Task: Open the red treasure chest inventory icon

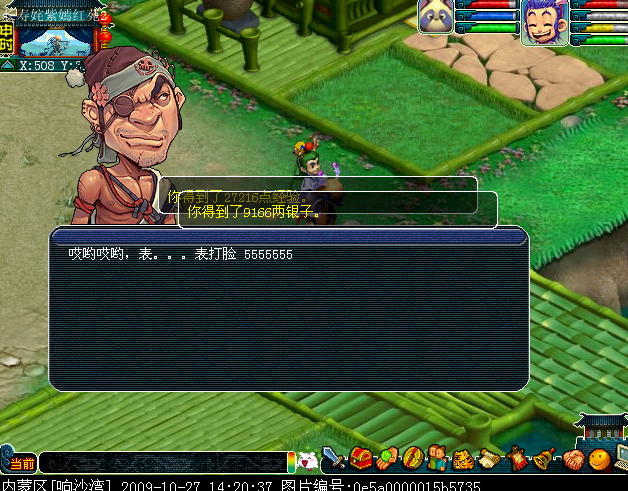Action: pyautogui.click(x=360, y=460)
